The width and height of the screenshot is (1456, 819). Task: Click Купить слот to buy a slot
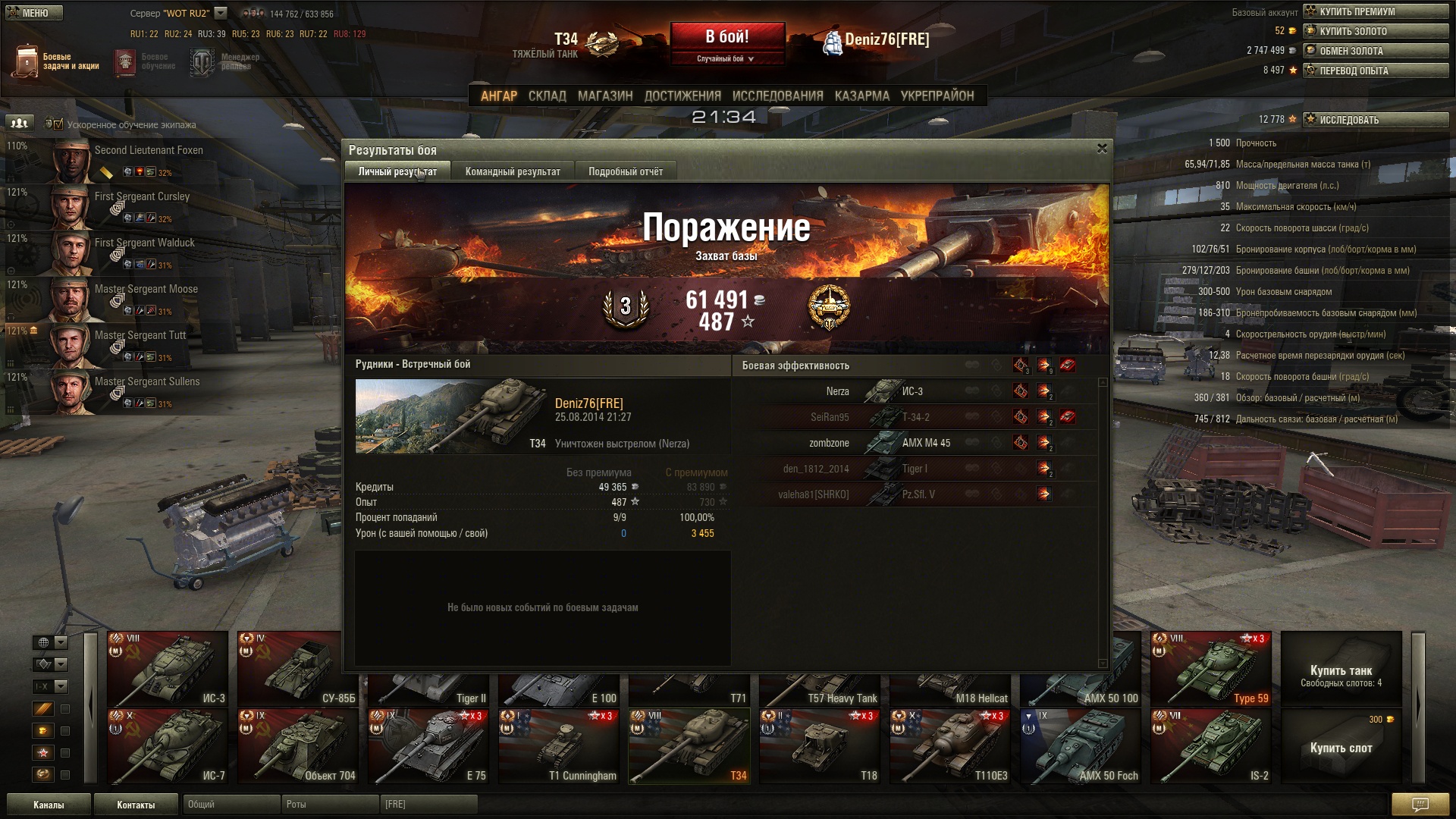[1341, 747]
